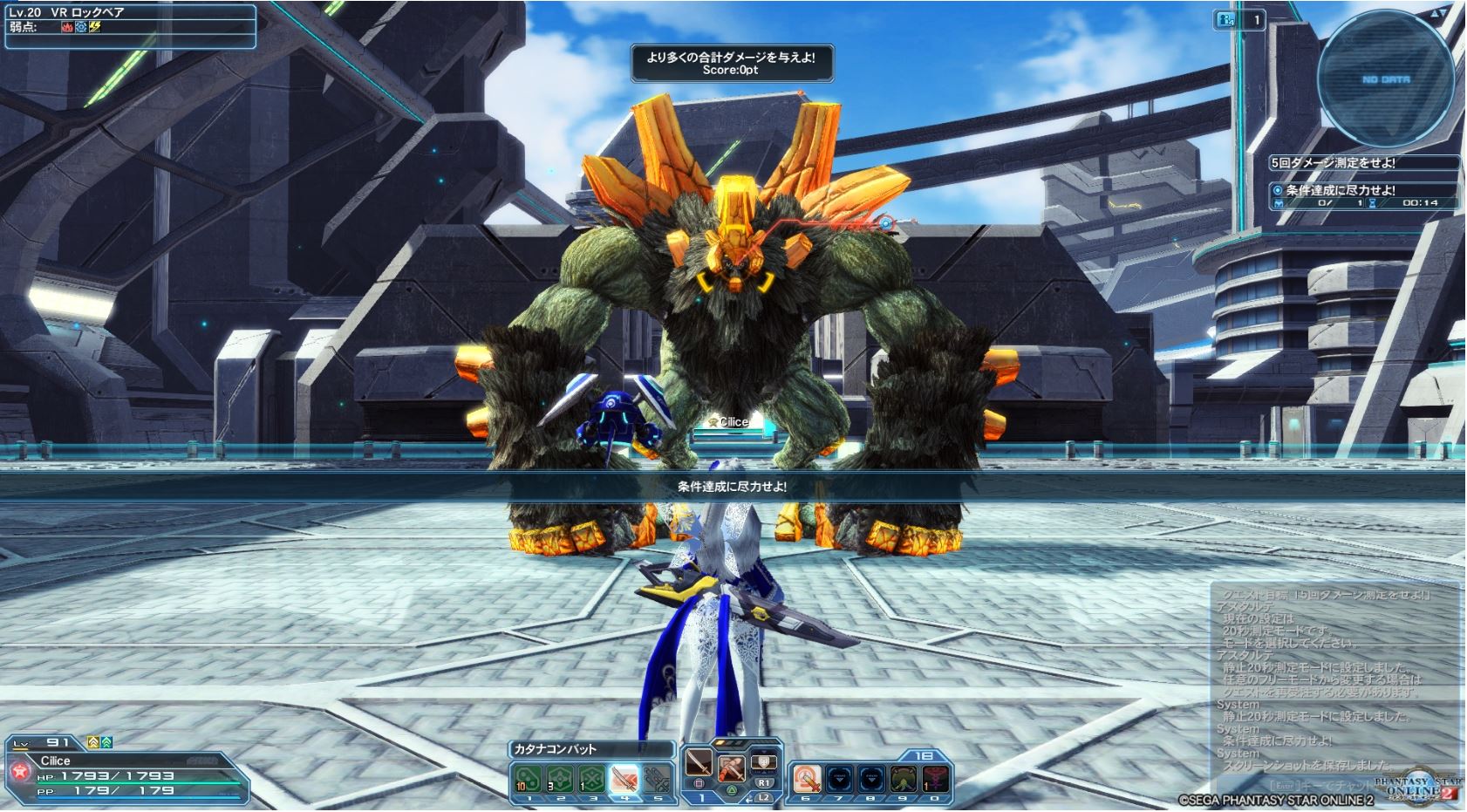
Task: Open the mask sub-palette icon
Action: click(764, 761)
